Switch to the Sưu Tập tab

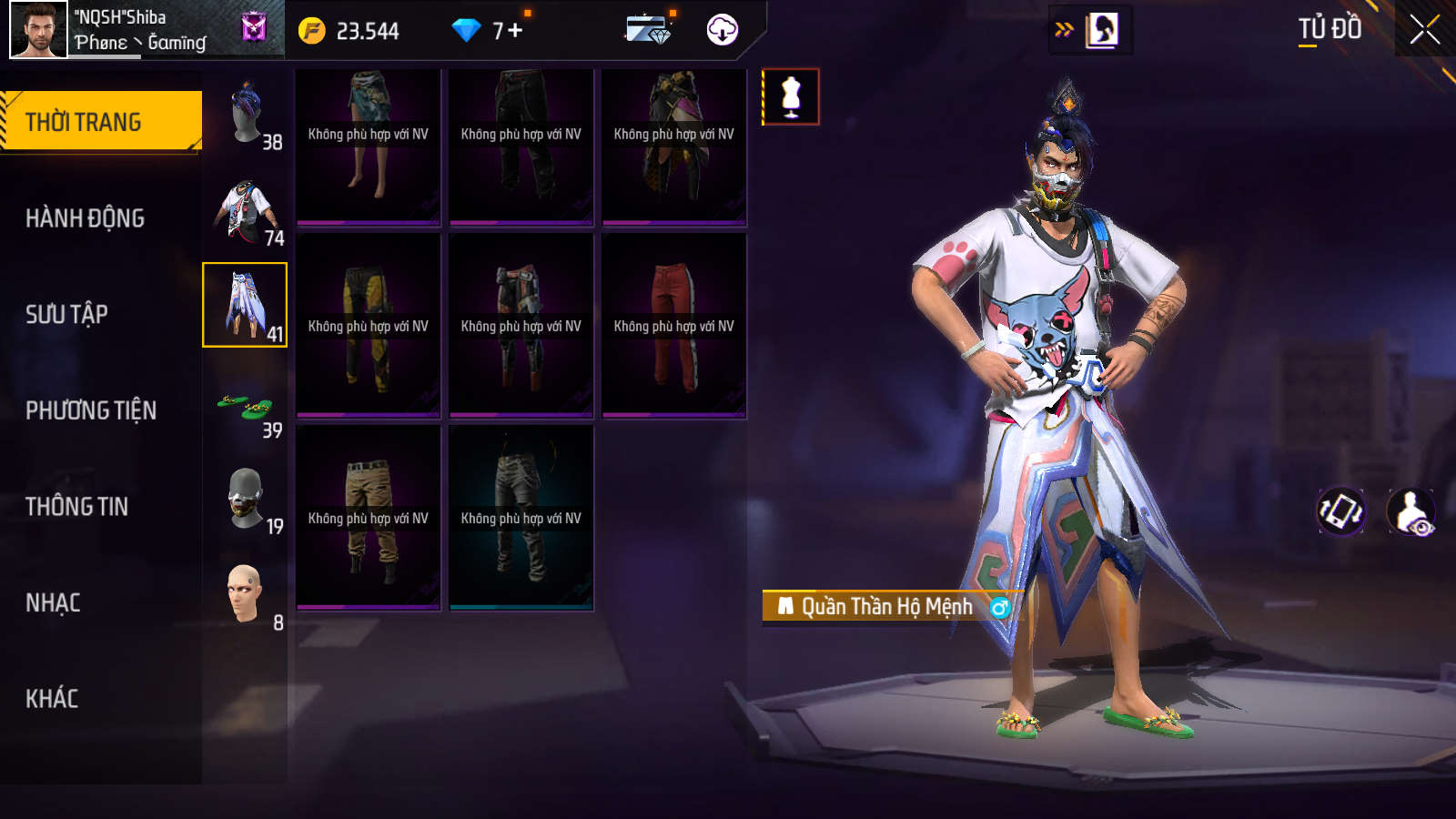66,314
